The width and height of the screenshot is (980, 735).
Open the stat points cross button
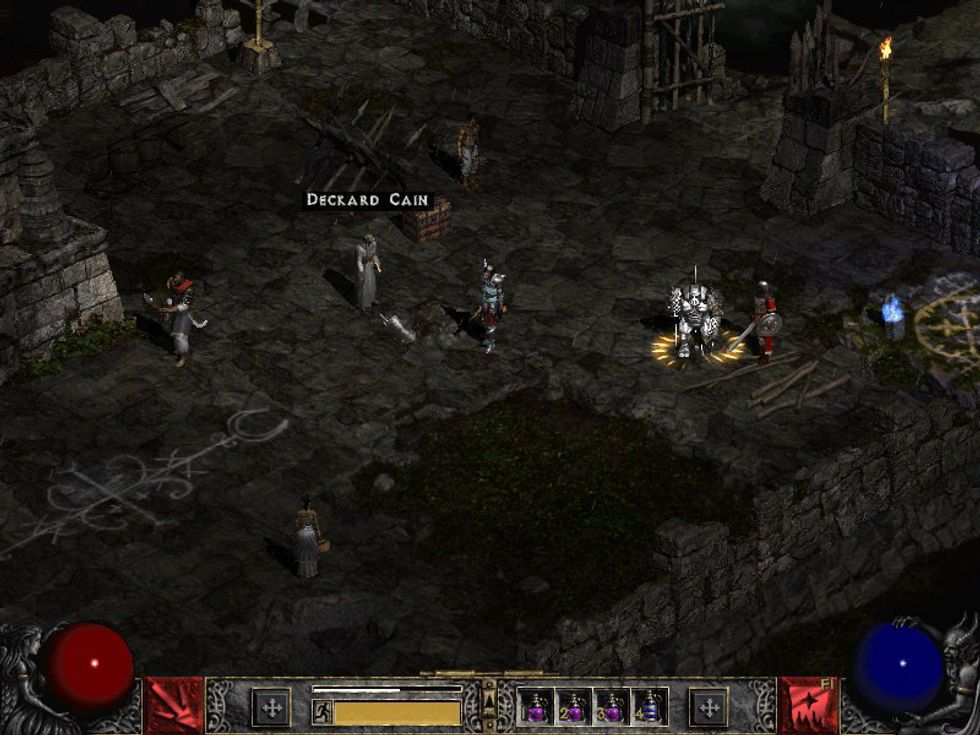271,708
